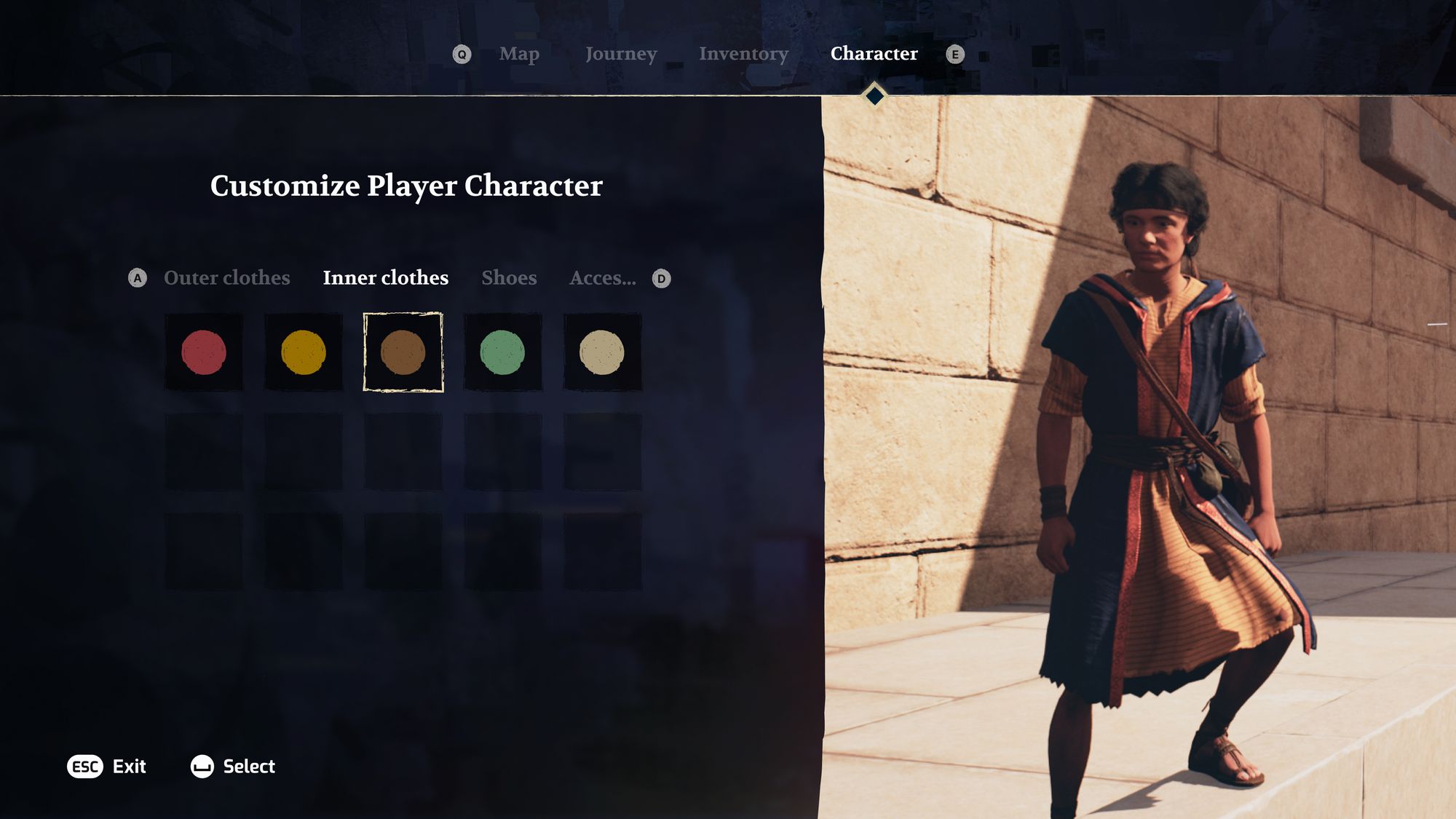Click Select to confirm the choice
The image size is (1456, 819).
(x=248, y=767)
